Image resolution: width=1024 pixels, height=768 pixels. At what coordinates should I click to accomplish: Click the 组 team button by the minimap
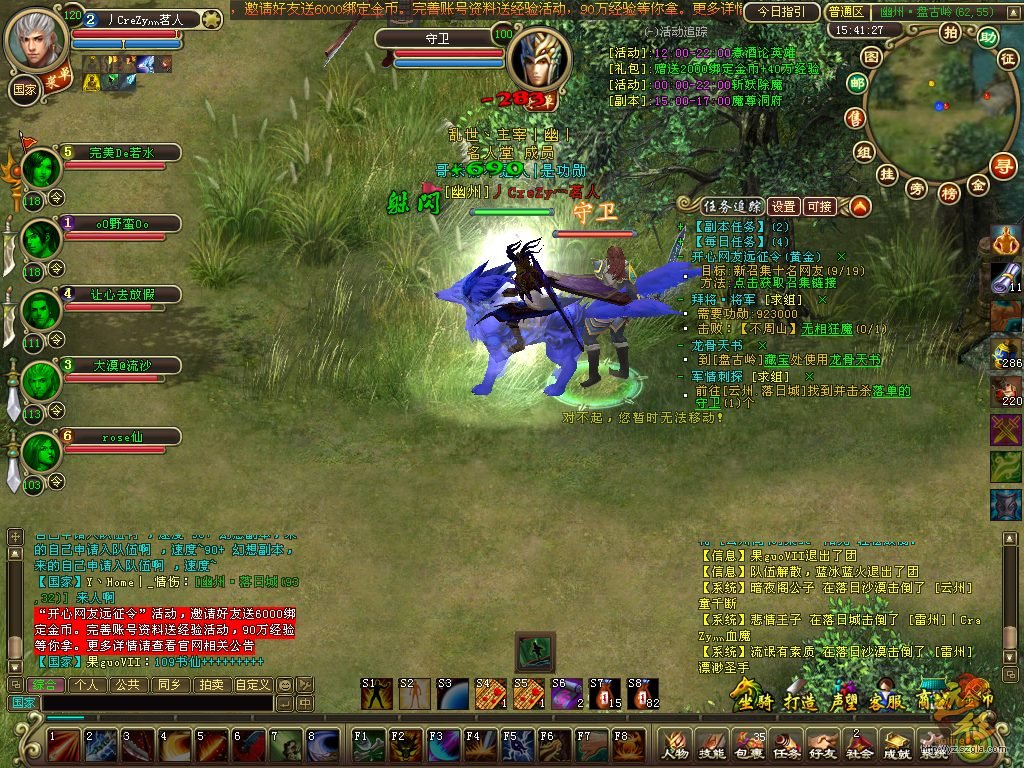click(864, 151)
